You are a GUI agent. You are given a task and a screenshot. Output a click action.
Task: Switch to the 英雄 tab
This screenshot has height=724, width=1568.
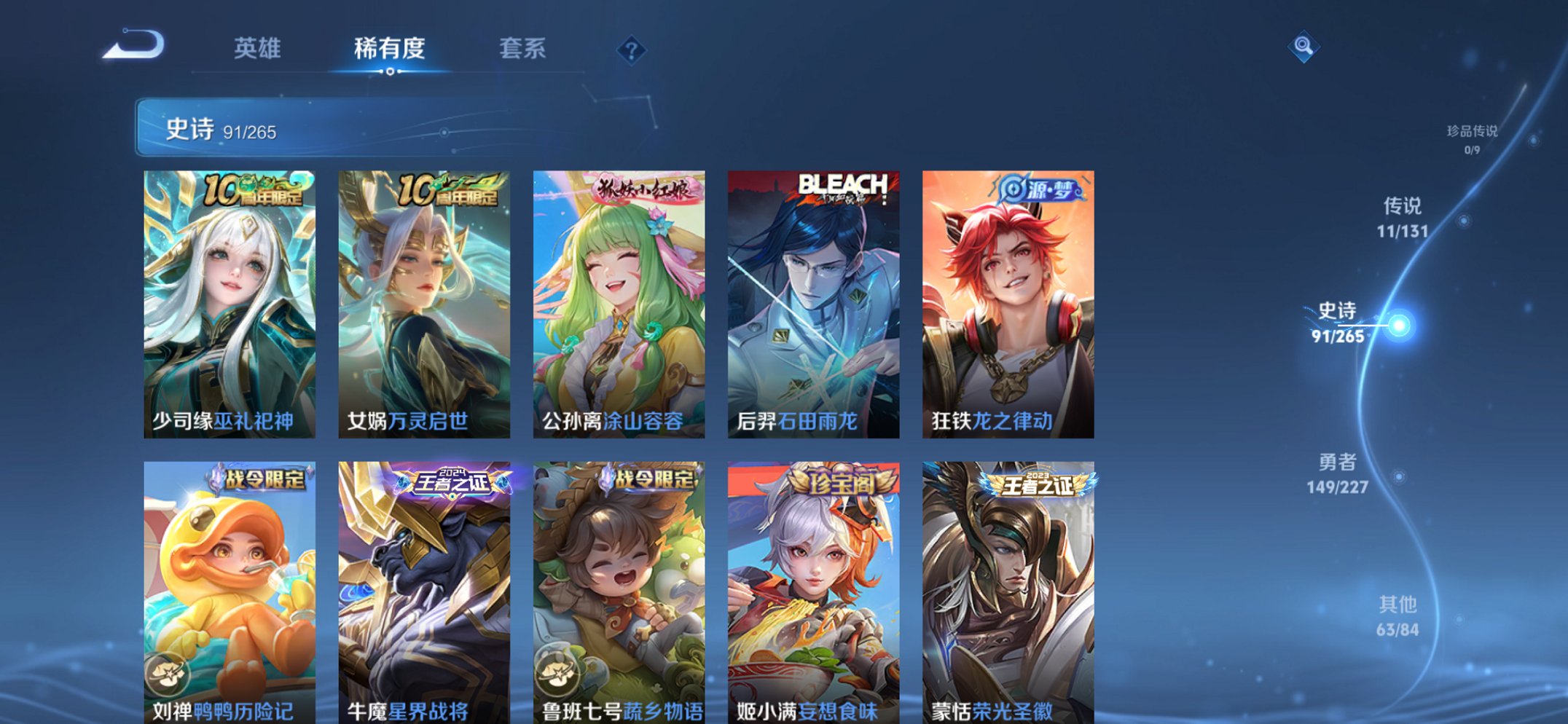point(259,49)
